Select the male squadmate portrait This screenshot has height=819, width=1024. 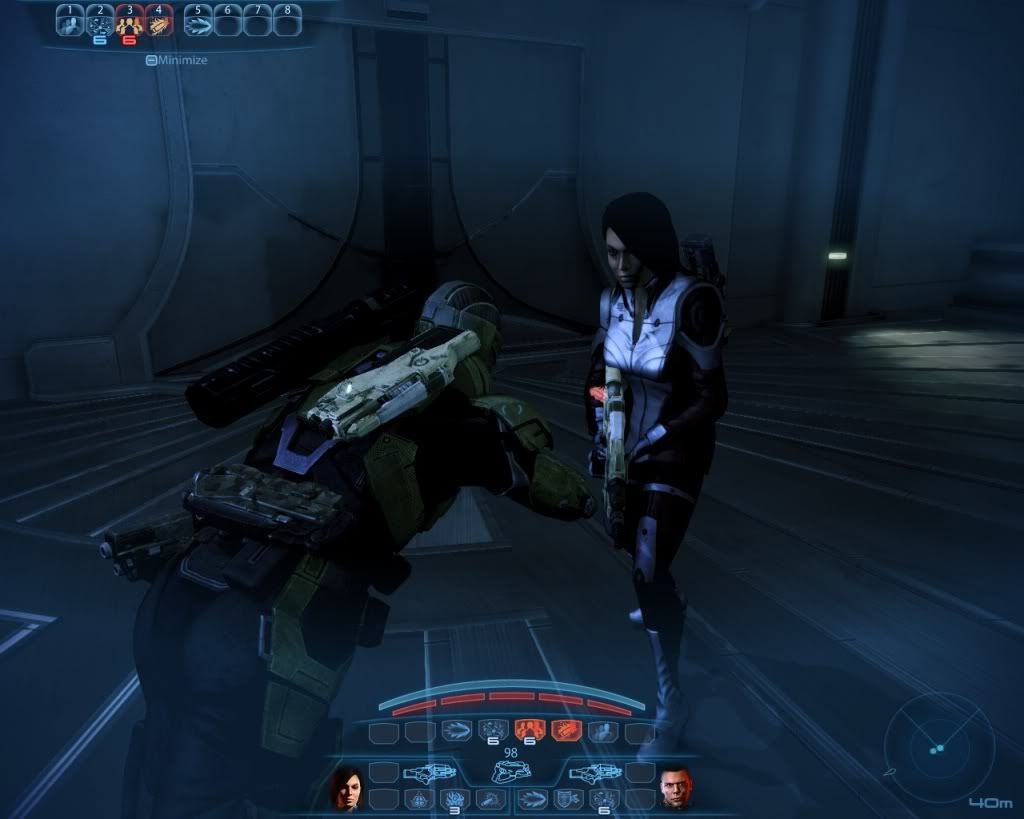pos(676,787)
